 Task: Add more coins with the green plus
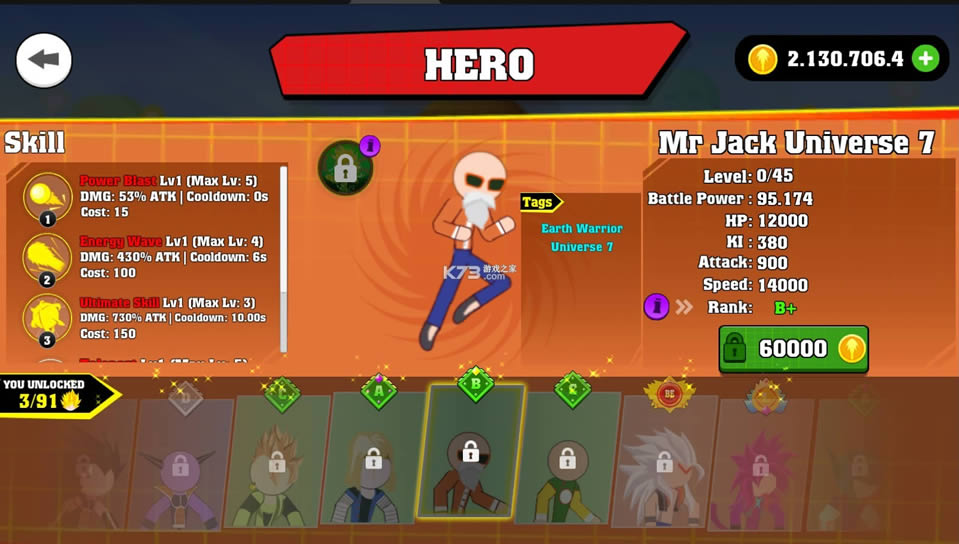926,59
